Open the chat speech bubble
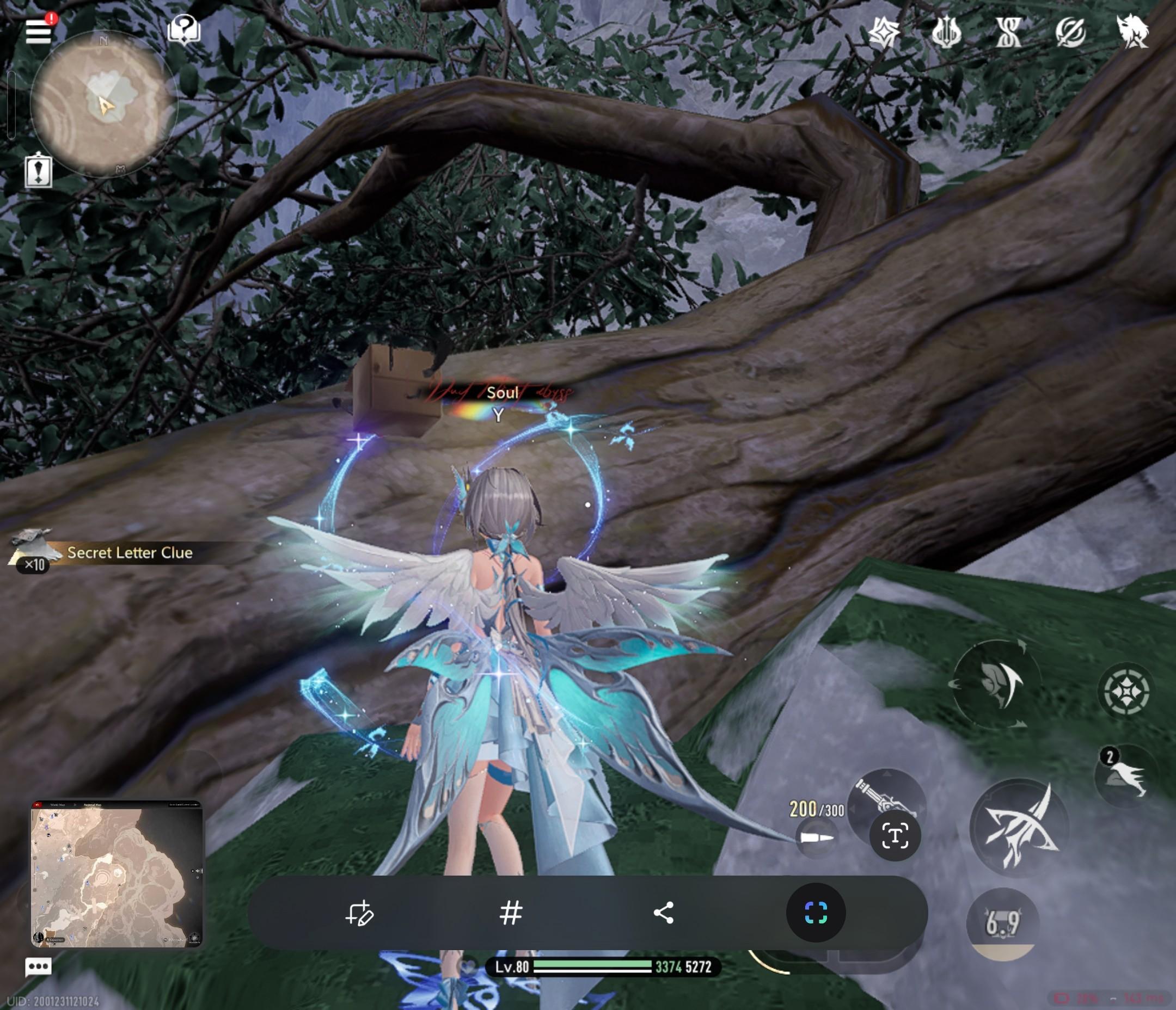The height and width of the screenshot is (1010, 1176). [x=39, y=967]
